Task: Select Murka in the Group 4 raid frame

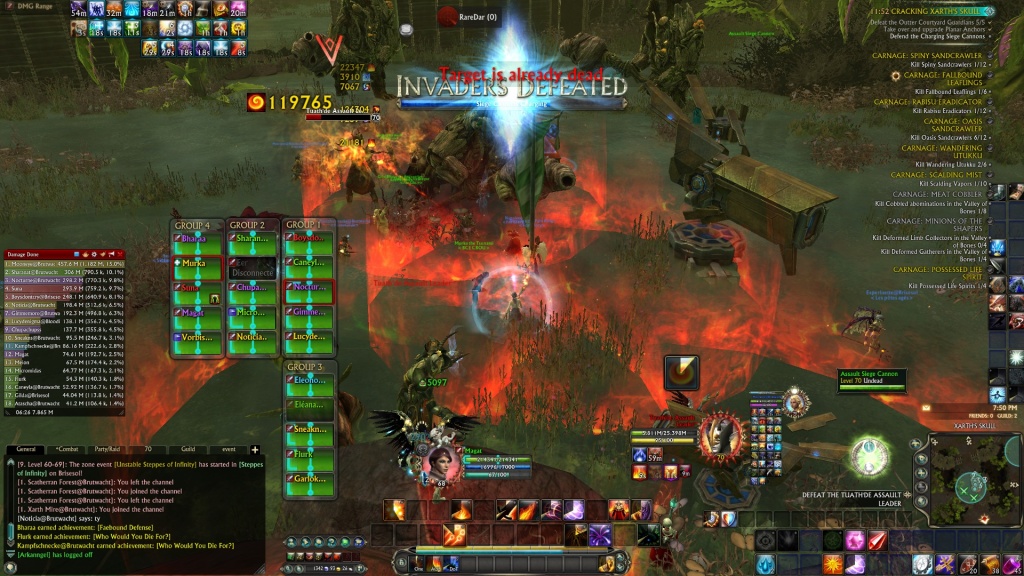Action: coord(198,264)
